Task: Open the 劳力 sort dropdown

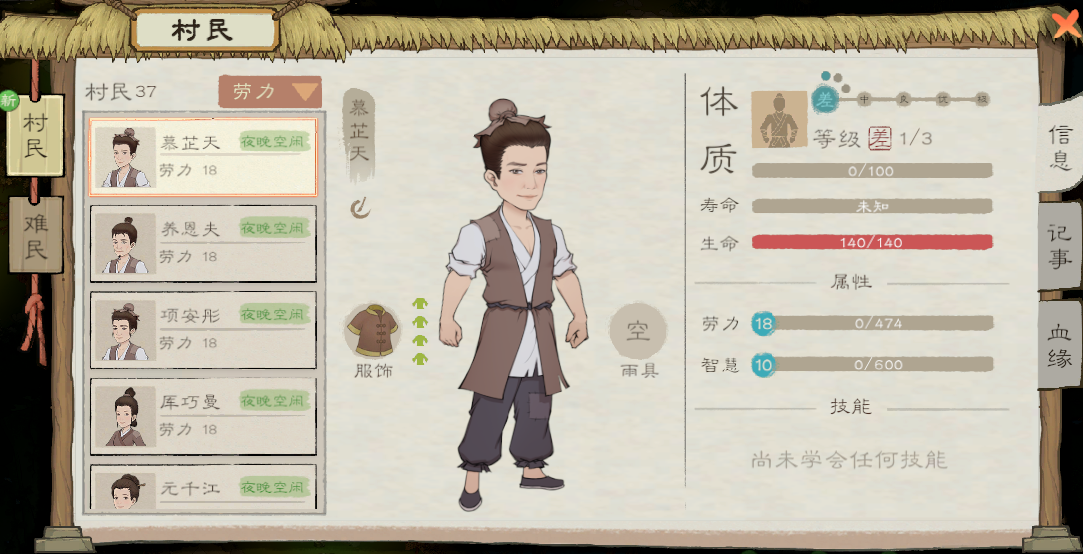Action: (x=270, y=92)
